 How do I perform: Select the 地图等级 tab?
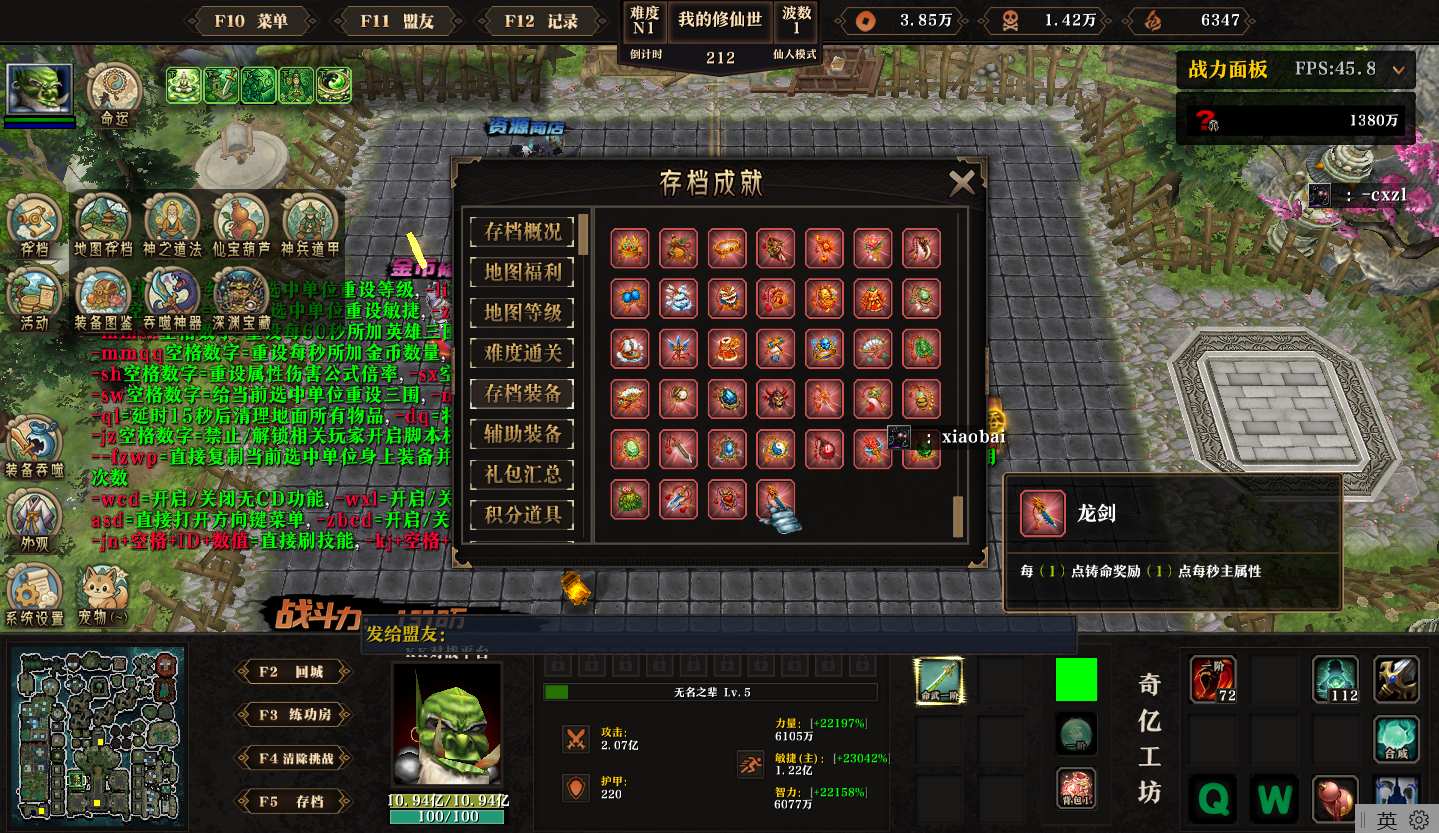523,312
